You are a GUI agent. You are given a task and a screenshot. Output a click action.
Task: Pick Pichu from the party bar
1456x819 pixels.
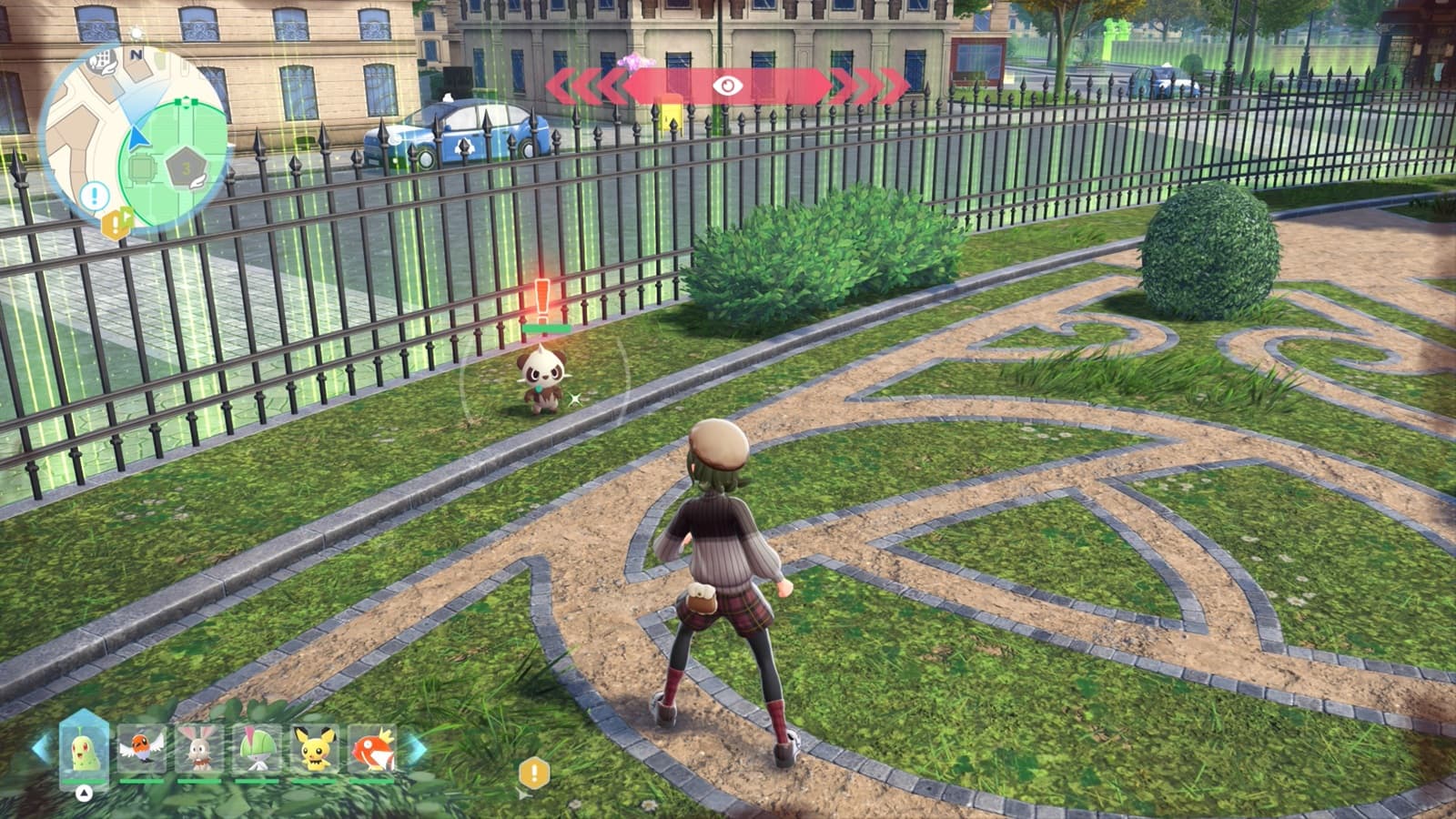tap(315, 748)
